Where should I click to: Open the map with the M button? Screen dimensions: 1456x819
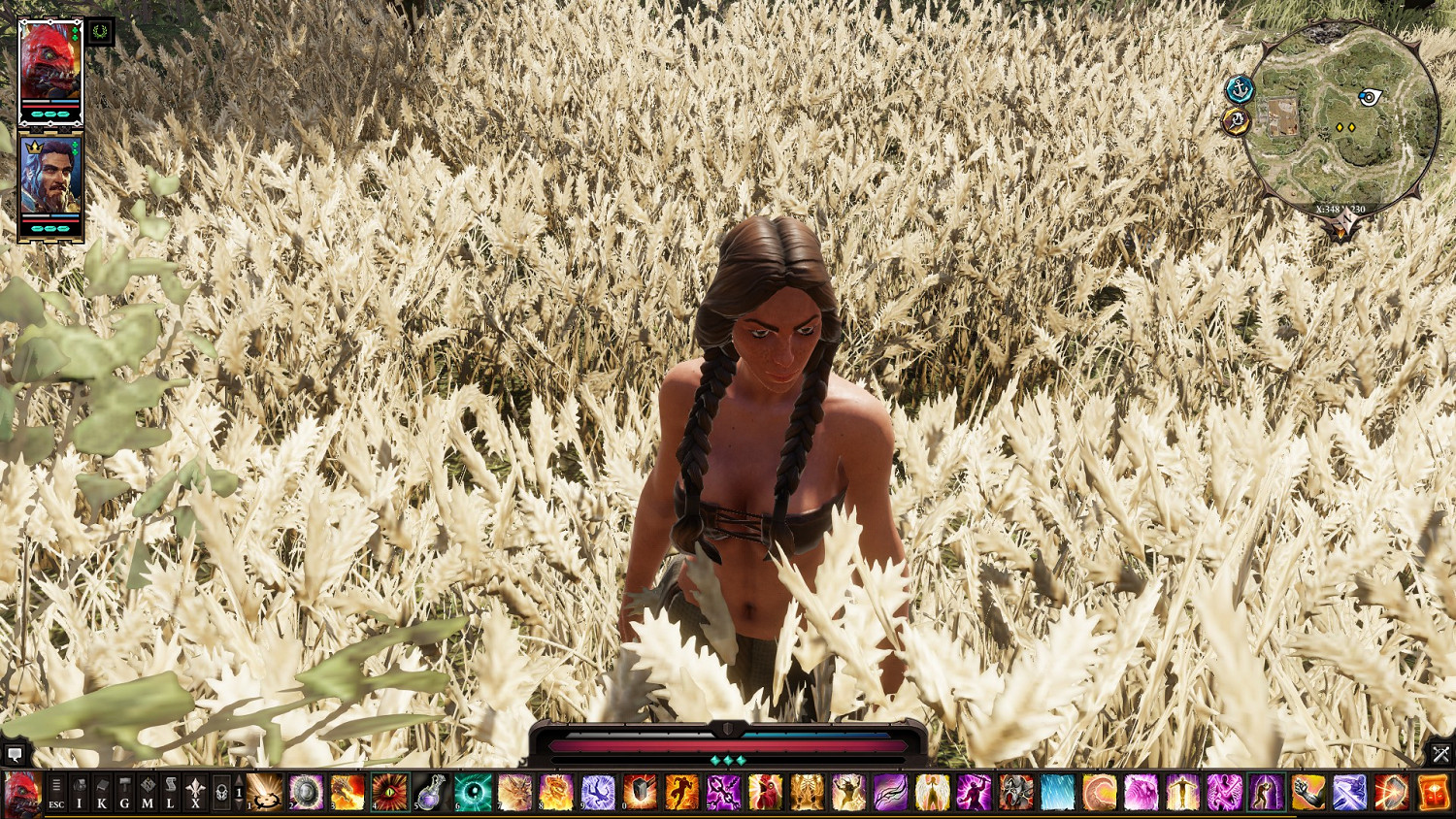[148, 792]
